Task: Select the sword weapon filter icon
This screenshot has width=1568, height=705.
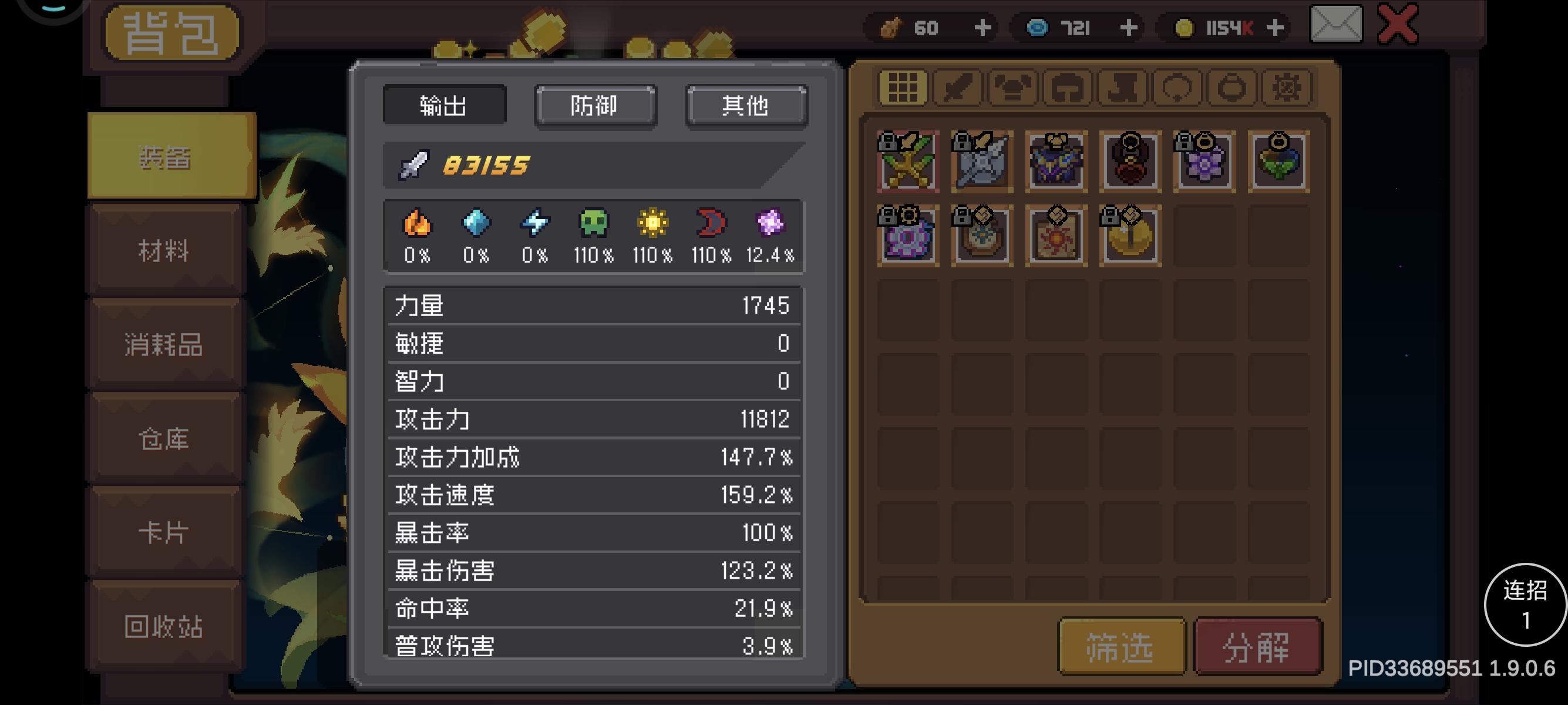Action: tap(957, 87)
